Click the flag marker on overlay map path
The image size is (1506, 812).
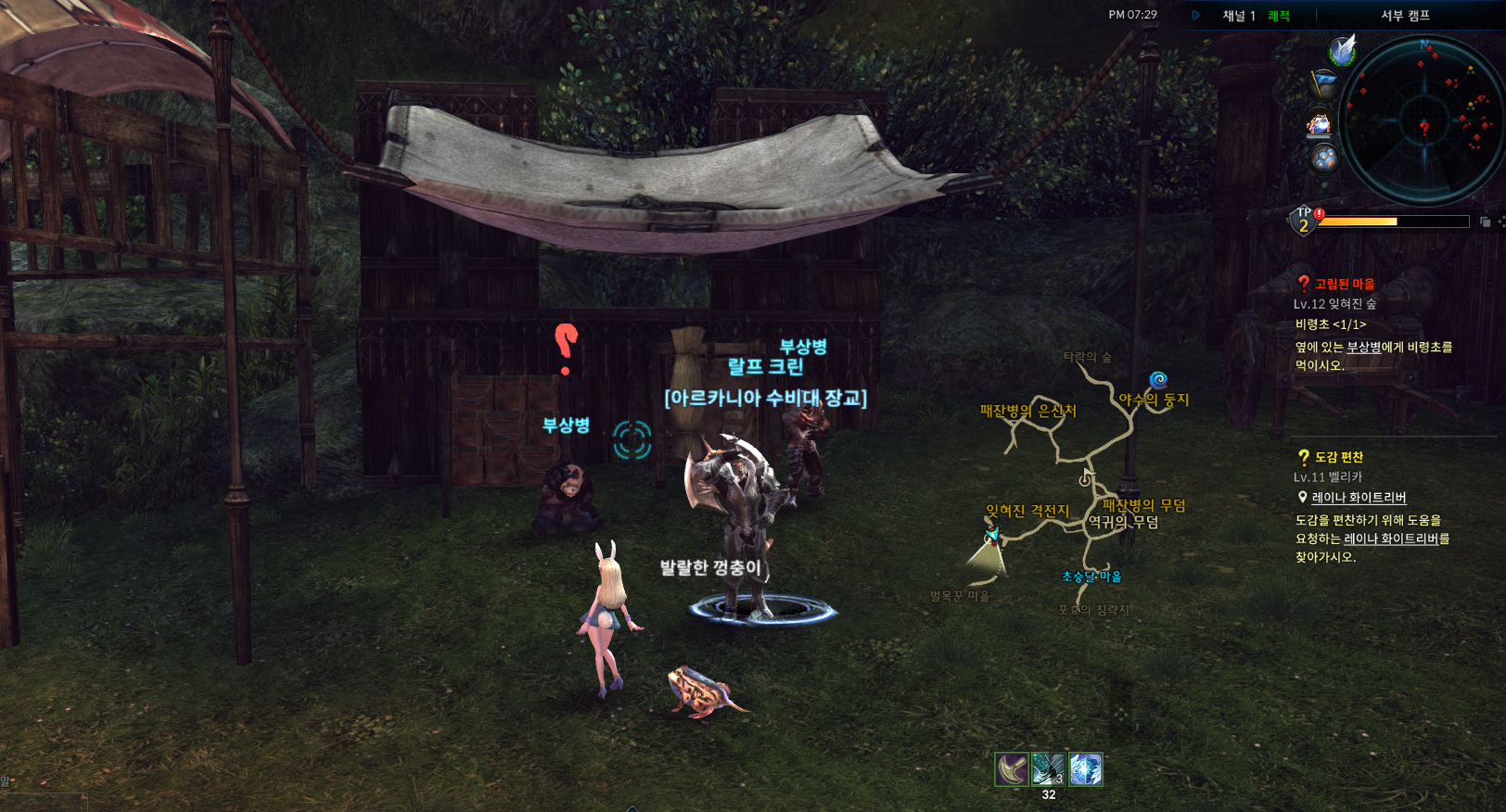[x=1086, y=478]
